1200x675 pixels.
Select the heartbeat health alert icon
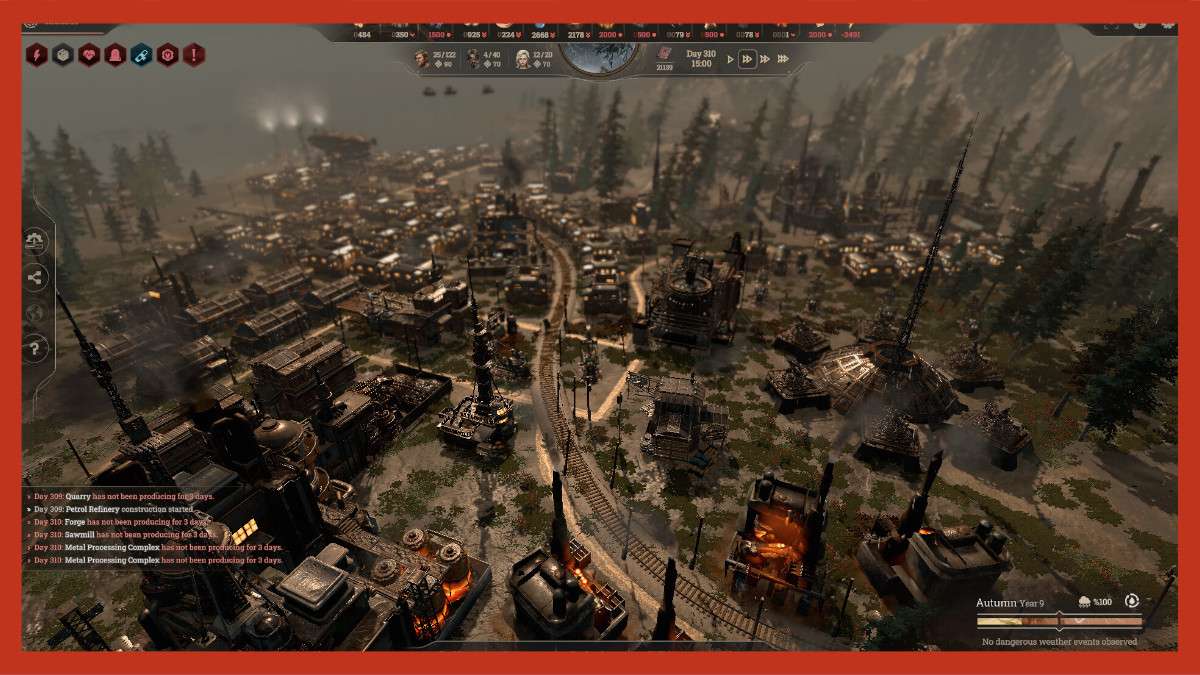coord(89,55)
